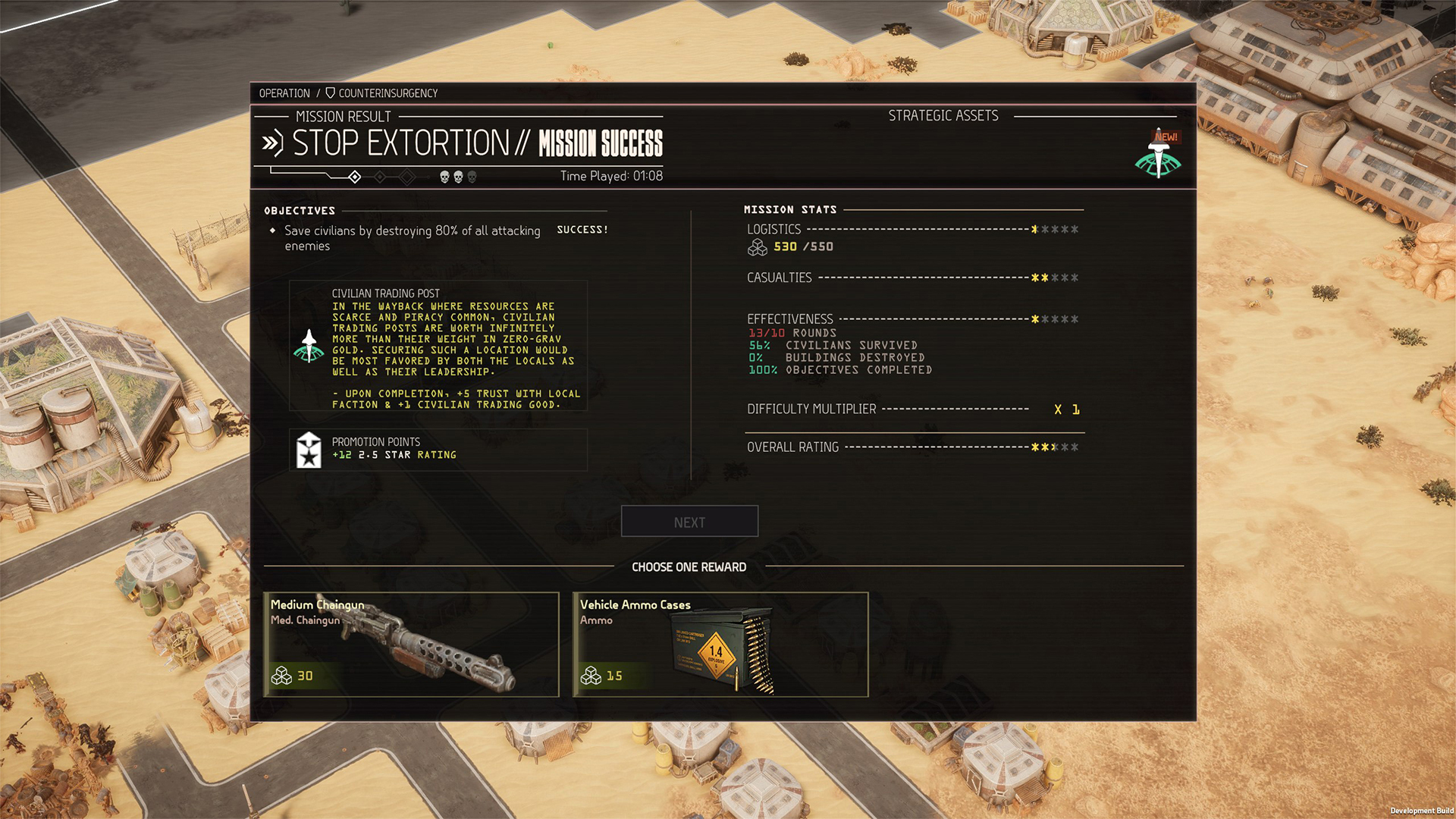Viewport: 1456px width, 819px height.
Task: Expand the Mission Stats section
Action: pyautogui.click(x=790, y=209)
